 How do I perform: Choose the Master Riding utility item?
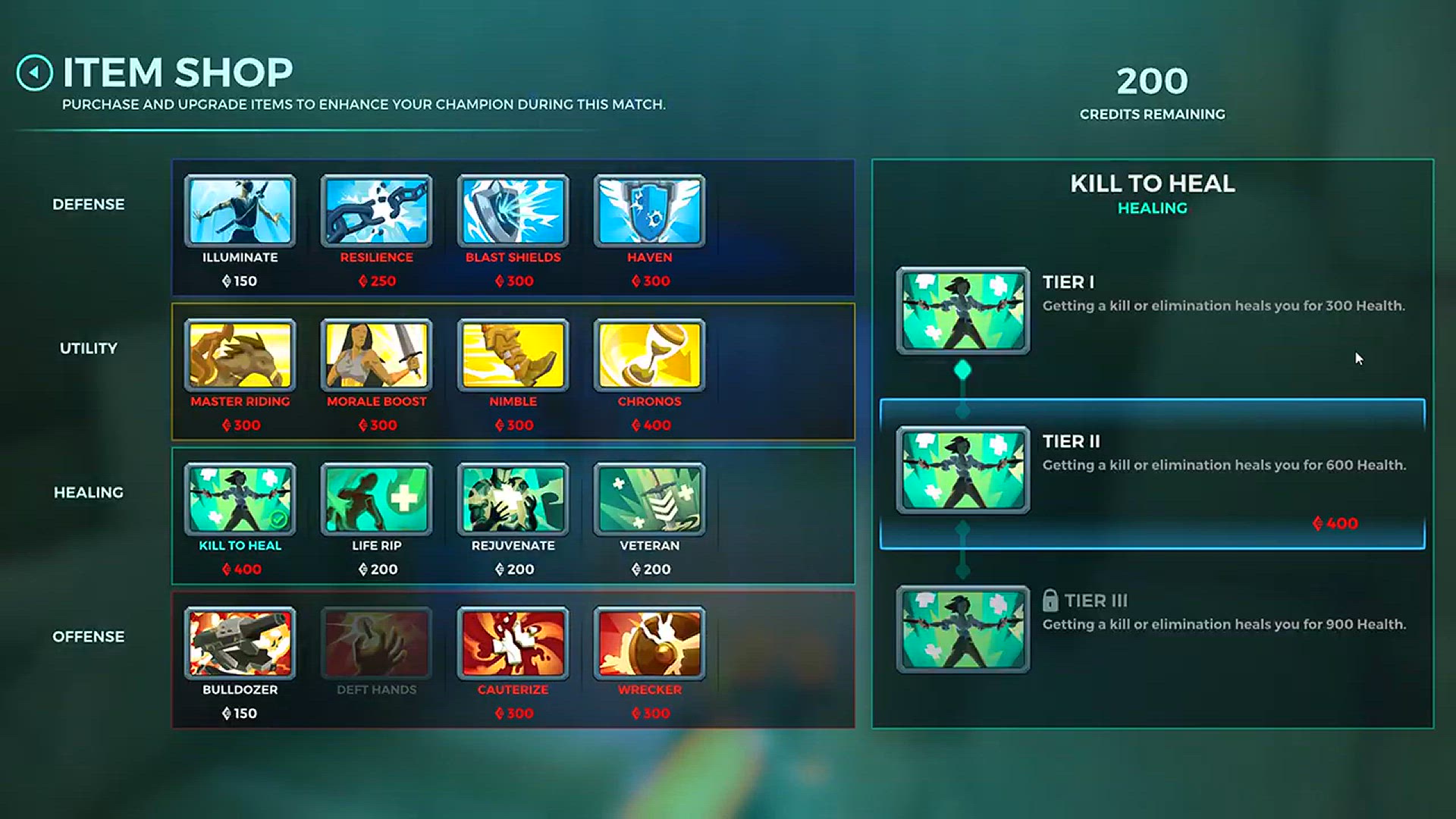click(240, 356)
